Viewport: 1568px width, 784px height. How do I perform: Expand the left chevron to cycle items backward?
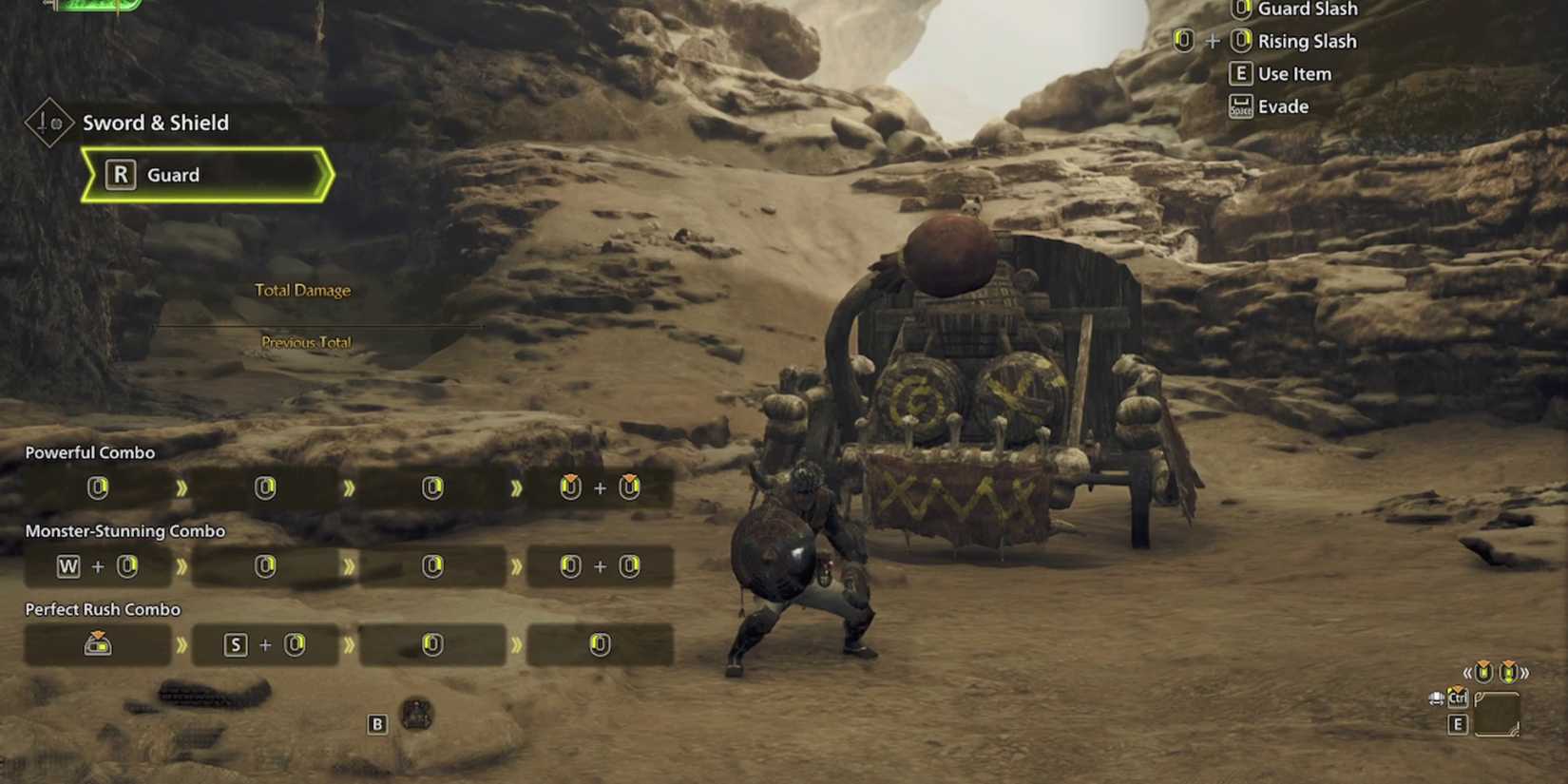(x=1468, y=672)
